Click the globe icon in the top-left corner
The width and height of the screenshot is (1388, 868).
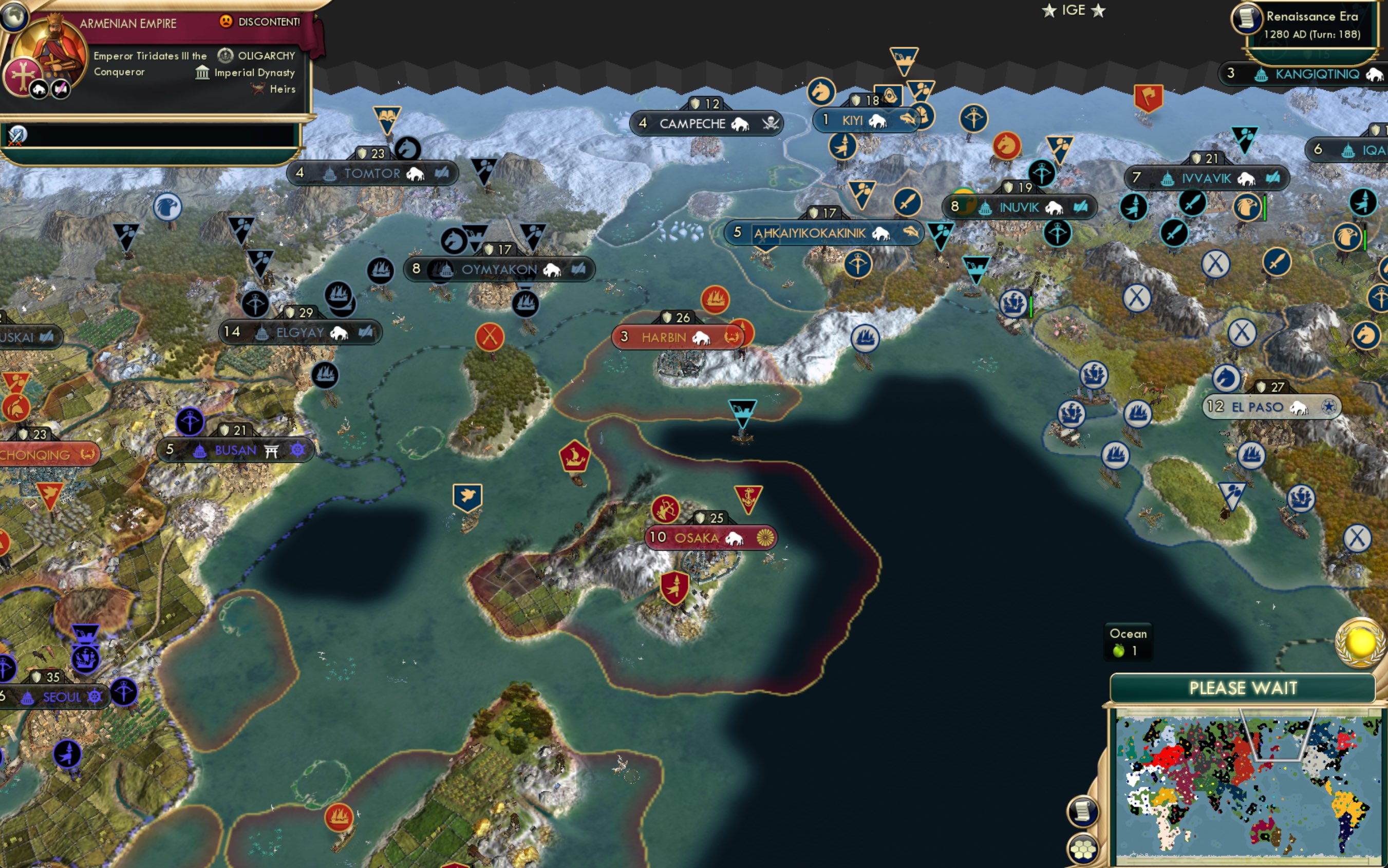pyautogui.click(x=14, y=16)
